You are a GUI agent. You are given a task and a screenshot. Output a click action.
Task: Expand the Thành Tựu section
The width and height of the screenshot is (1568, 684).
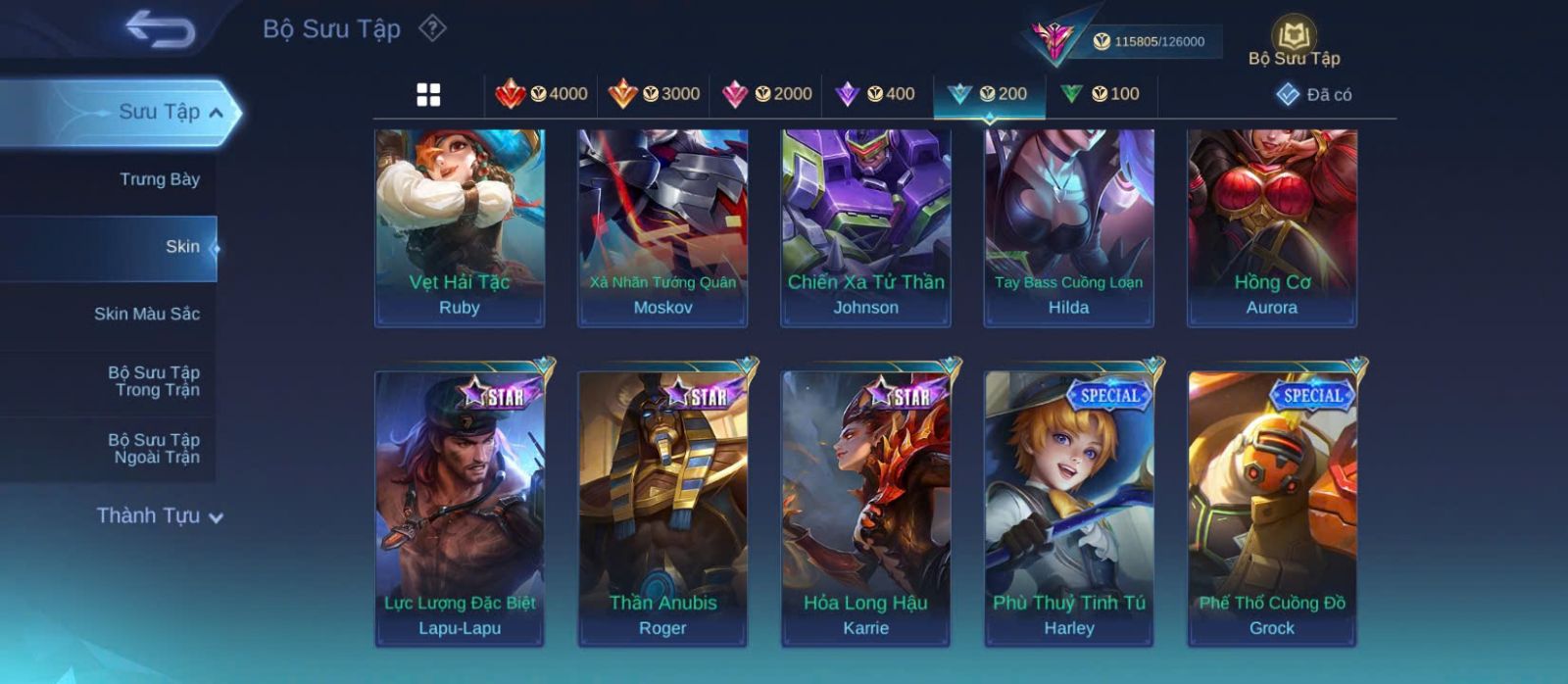coord(160,515)
